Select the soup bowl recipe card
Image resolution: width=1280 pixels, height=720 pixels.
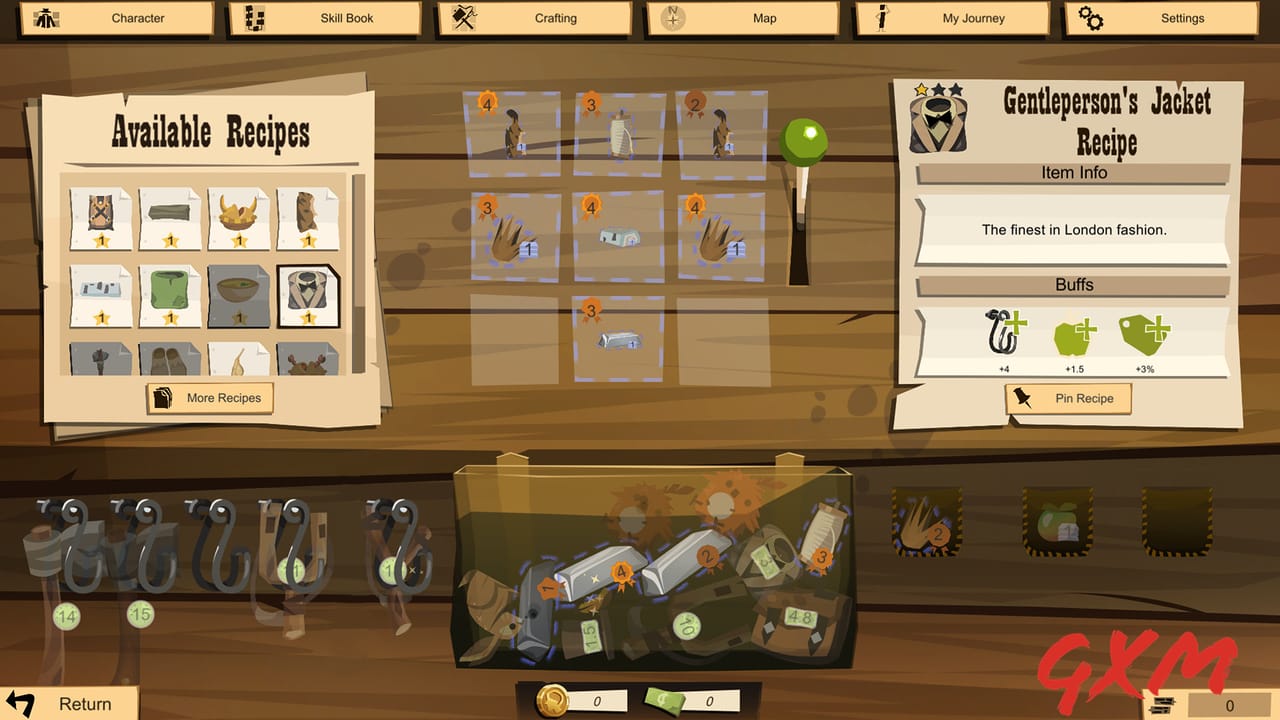tap(239, 297)
